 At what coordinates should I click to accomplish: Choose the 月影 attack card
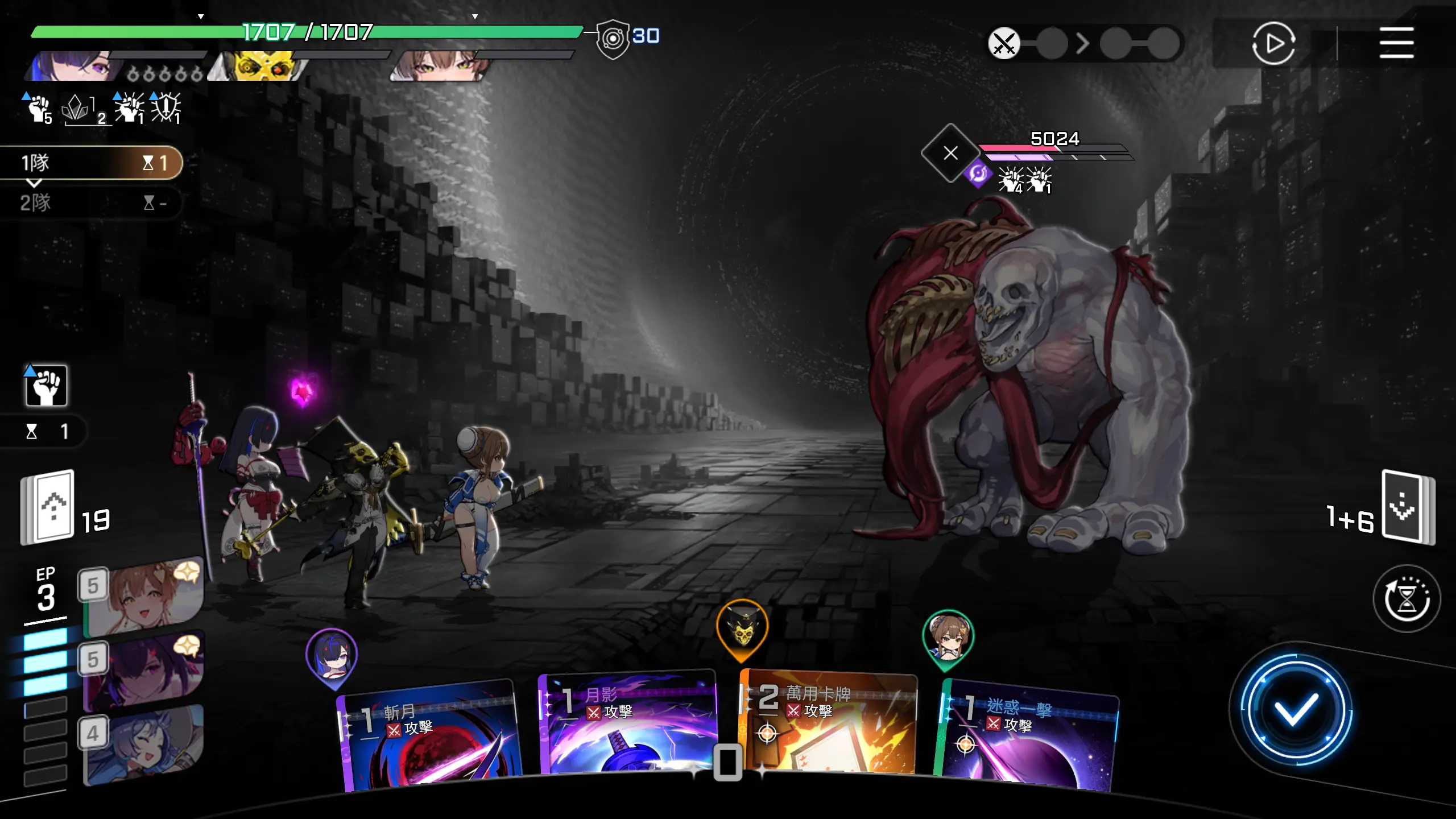[x=628, y=725]
